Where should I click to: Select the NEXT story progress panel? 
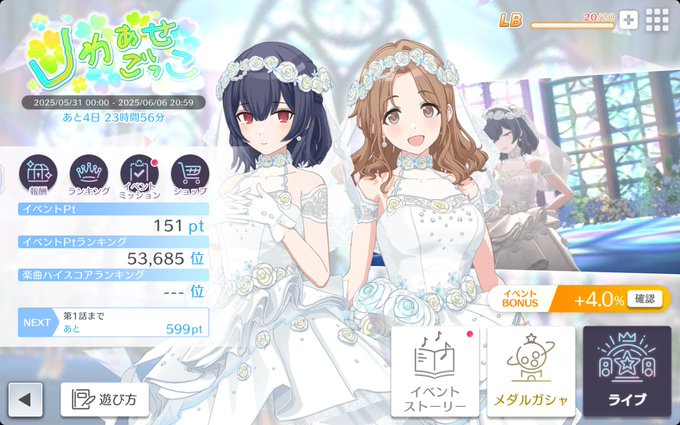(x=113, y=322)
